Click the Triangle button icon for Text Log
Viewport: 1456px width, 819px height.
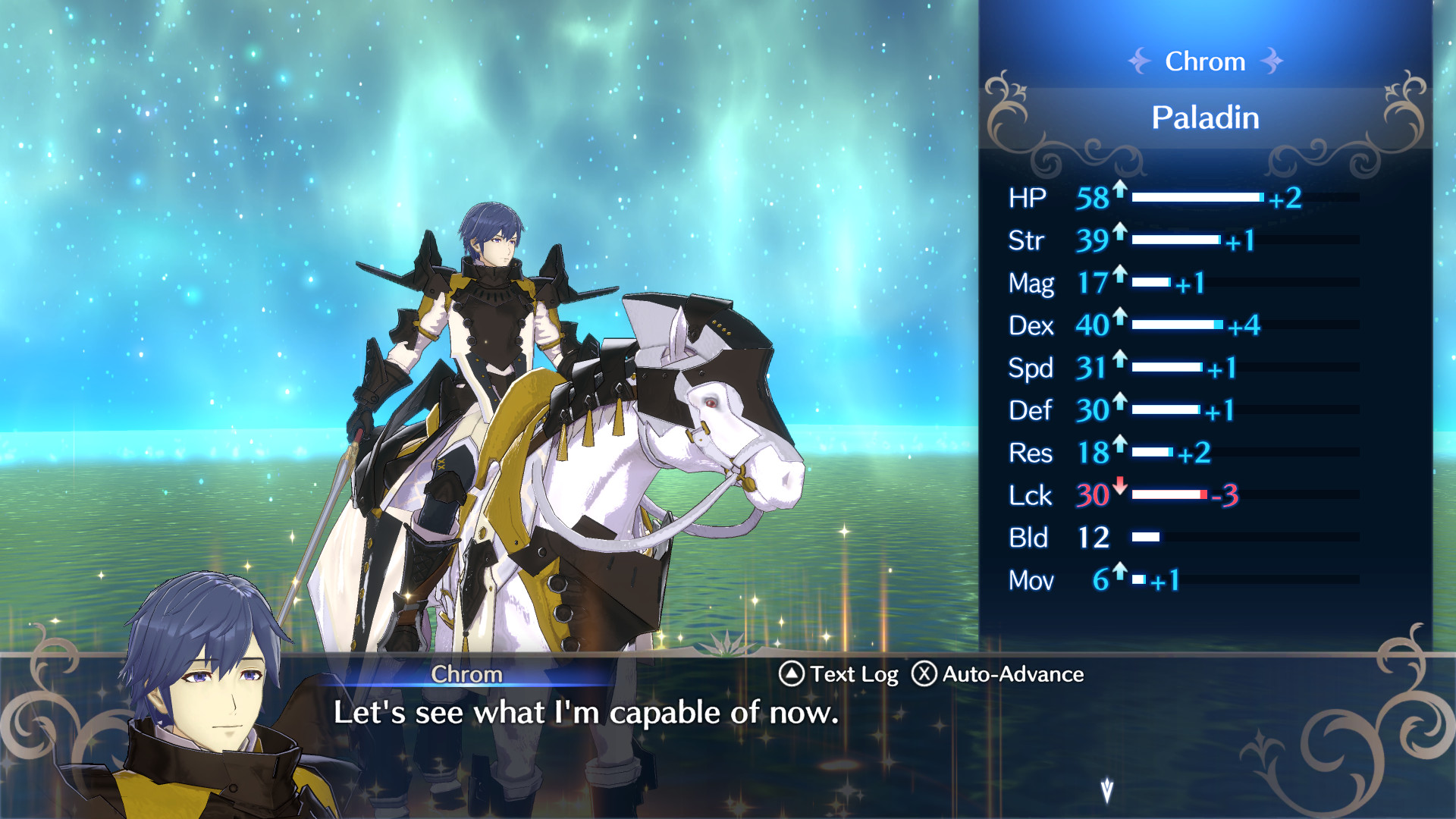click(791, 674)
